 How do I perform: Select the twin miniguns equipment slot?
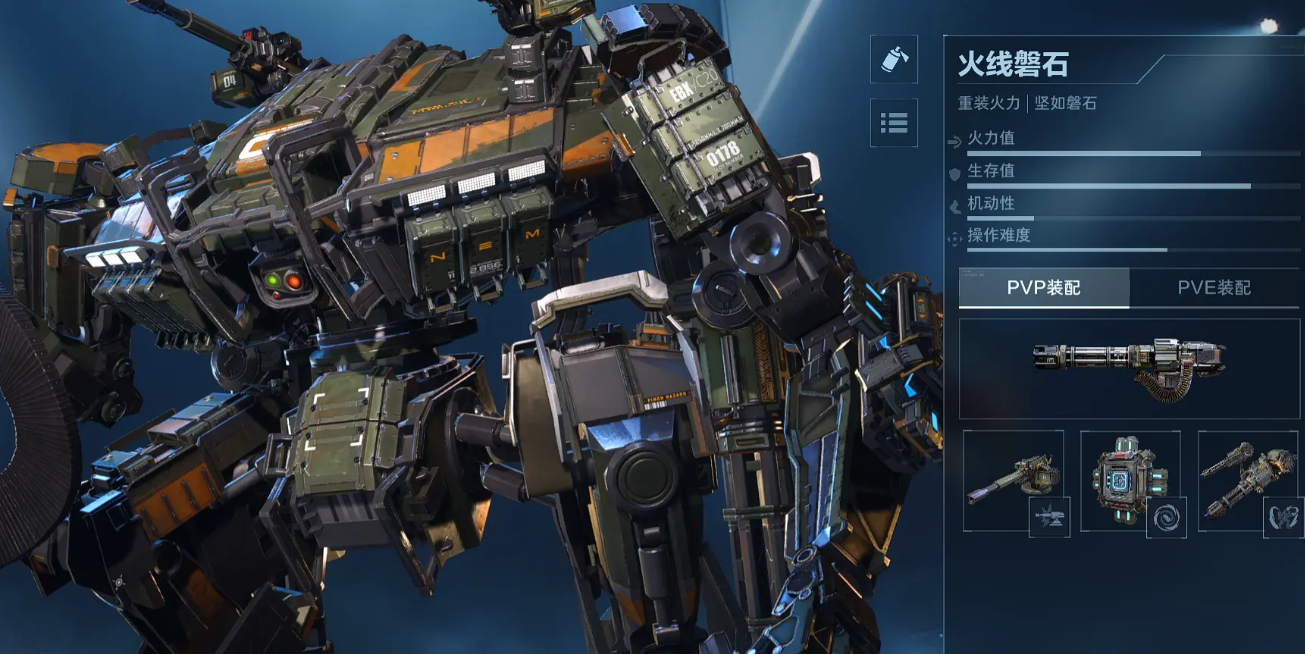1247,480
